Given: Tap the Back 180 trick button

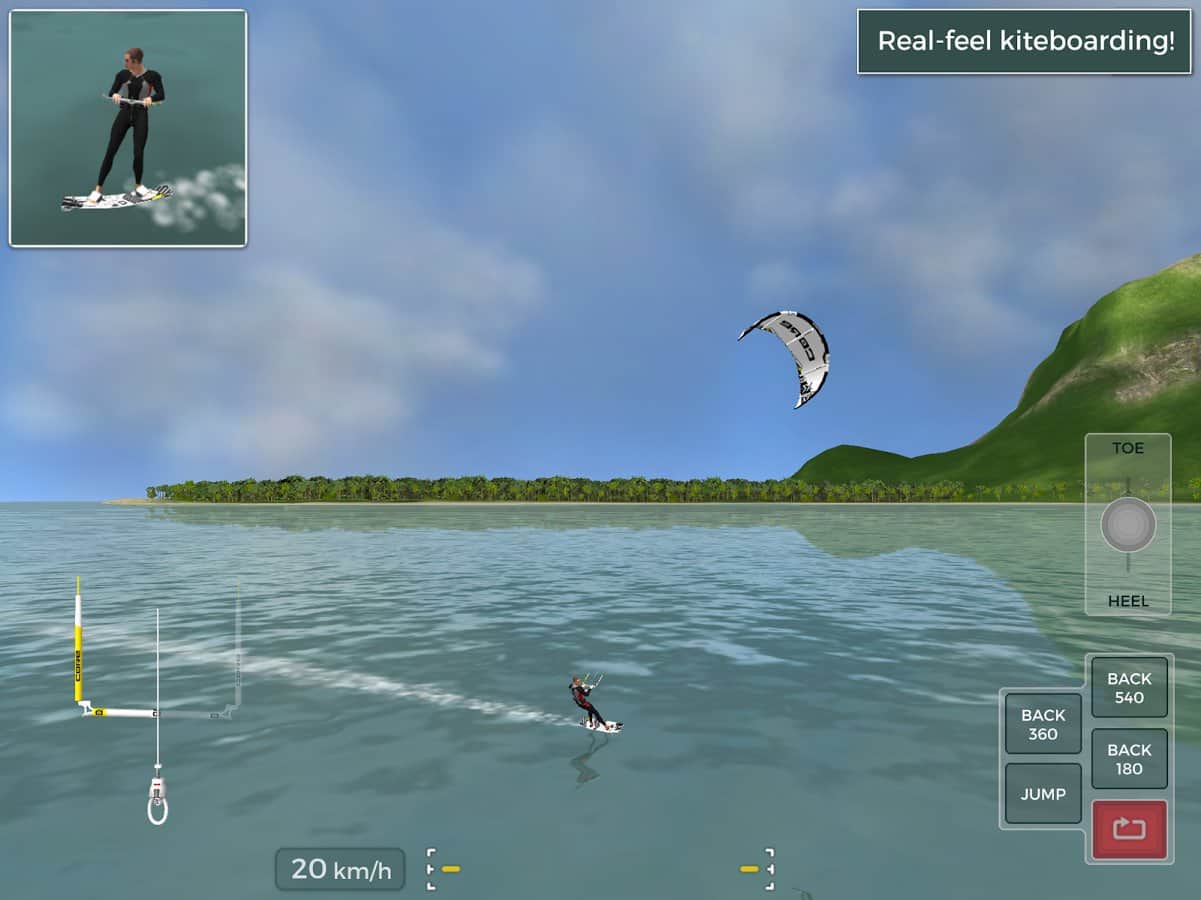Looking at the screenshot, I should point(1129,759).
